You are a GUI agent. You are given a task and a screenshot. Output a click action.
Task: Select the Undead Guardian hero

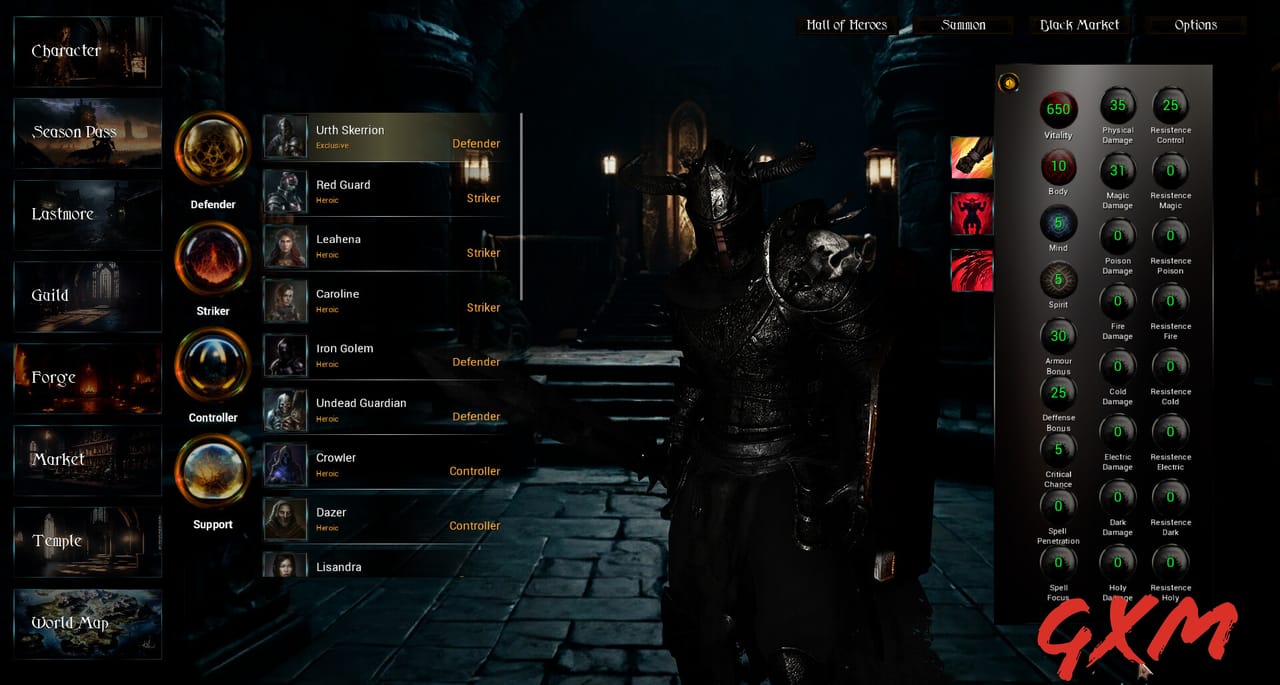[x=391, y=410]
